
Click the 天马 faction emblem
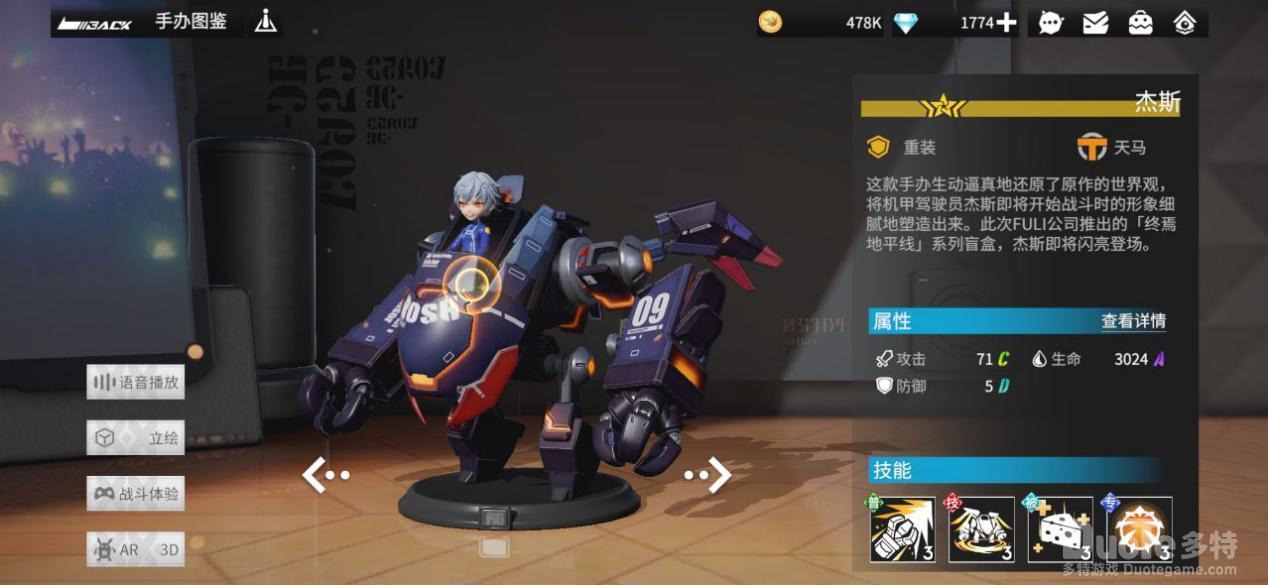click(1091, 148)
